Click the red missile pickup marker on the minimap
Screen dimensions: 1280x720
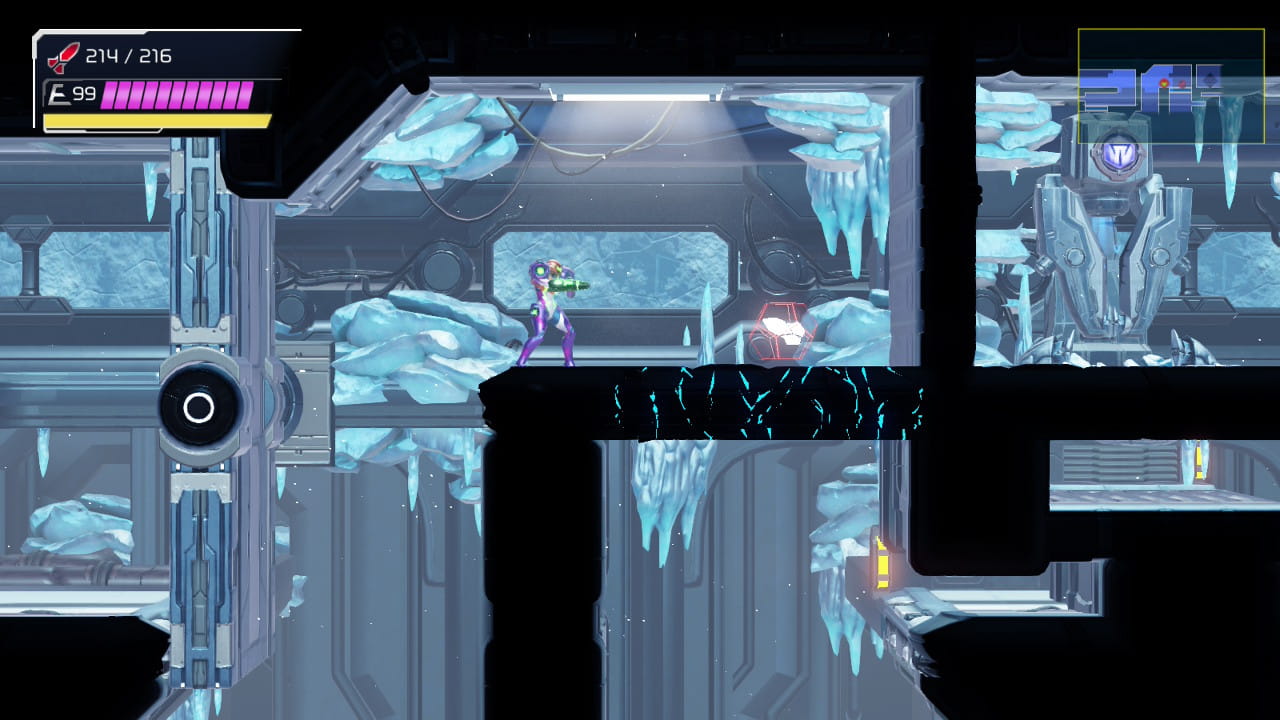pyautogui.click(x=1182, y=83)
